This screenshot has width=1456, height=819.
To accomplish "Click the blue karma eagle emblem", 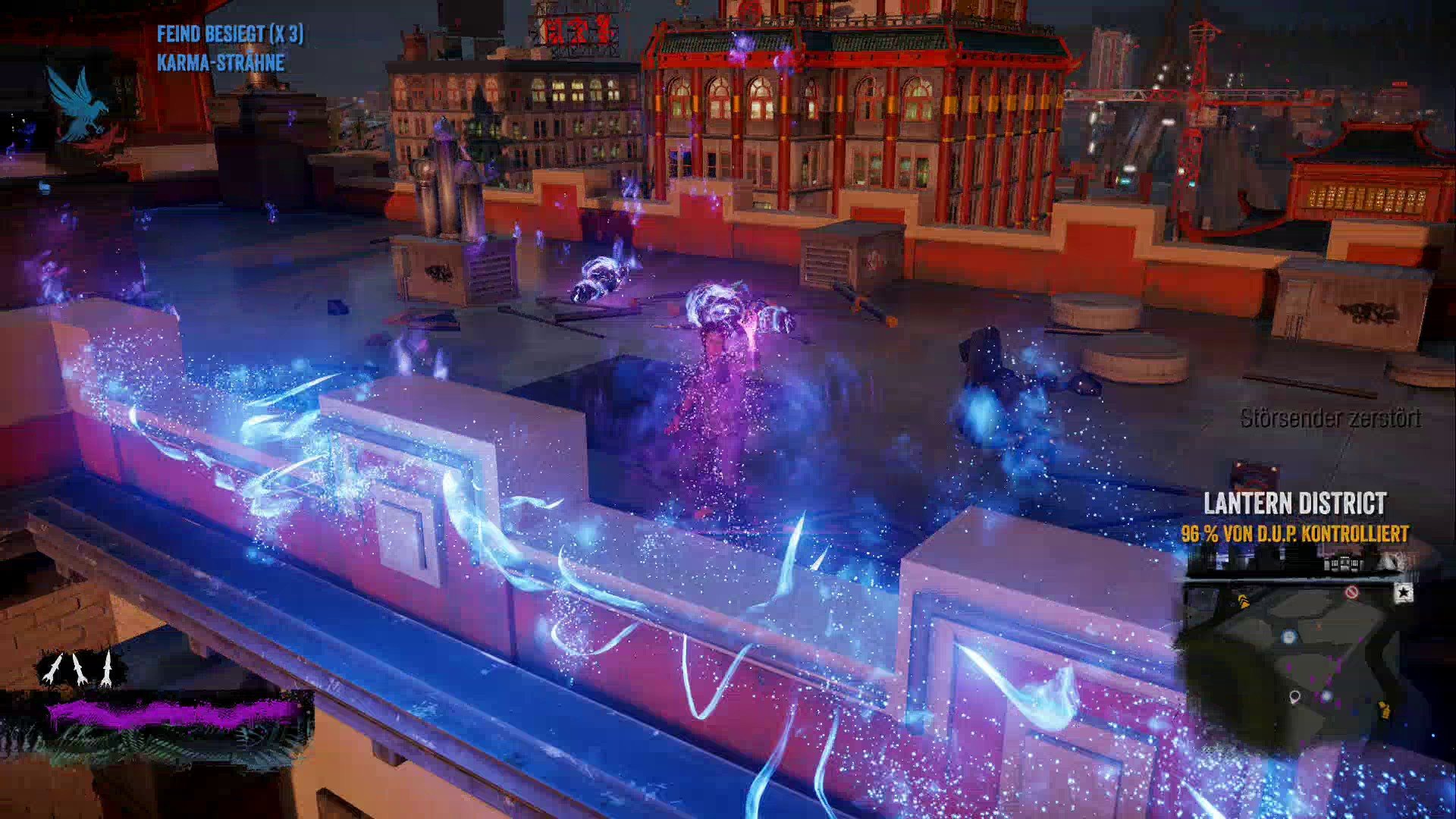I will coord(76,102).
